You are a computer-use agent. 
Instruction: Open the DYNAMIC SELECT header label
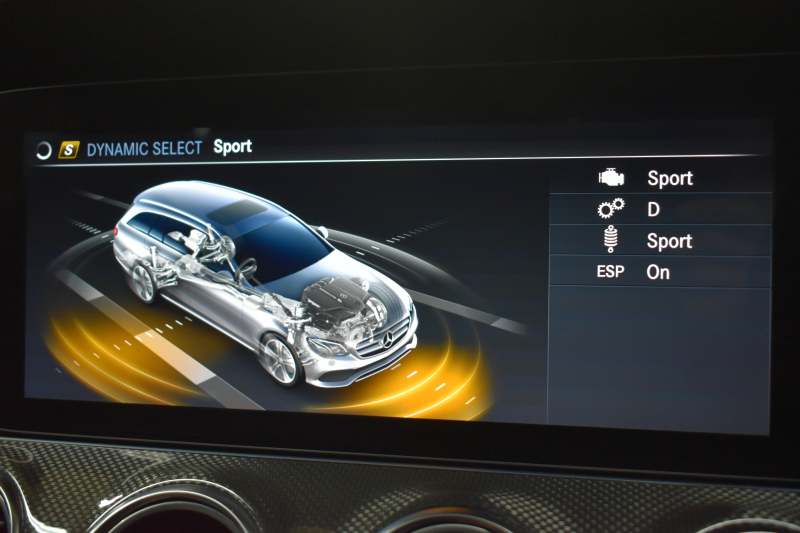click(x=144, y=149)
